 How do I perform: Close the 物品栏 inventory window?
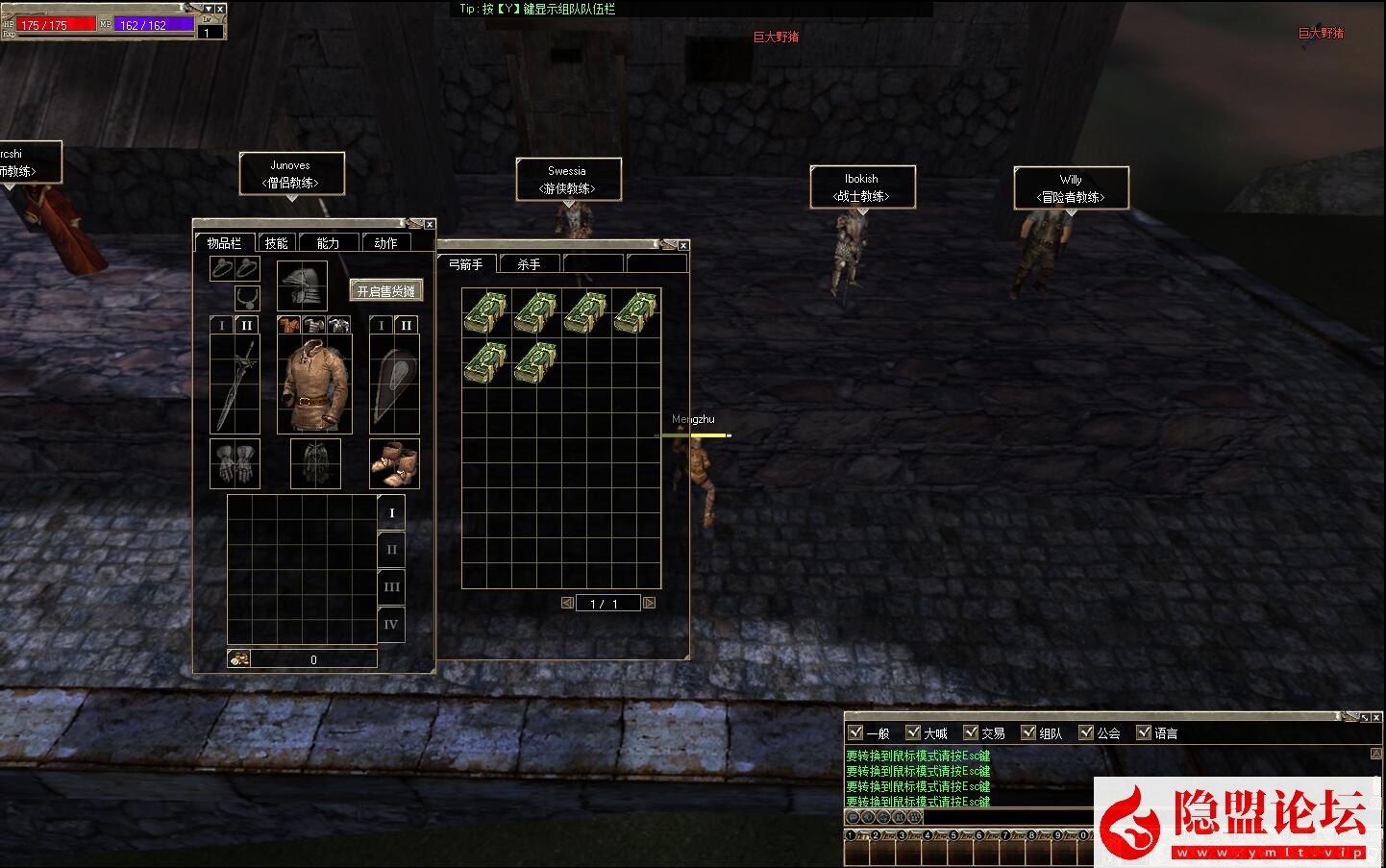tap(430, 224)
